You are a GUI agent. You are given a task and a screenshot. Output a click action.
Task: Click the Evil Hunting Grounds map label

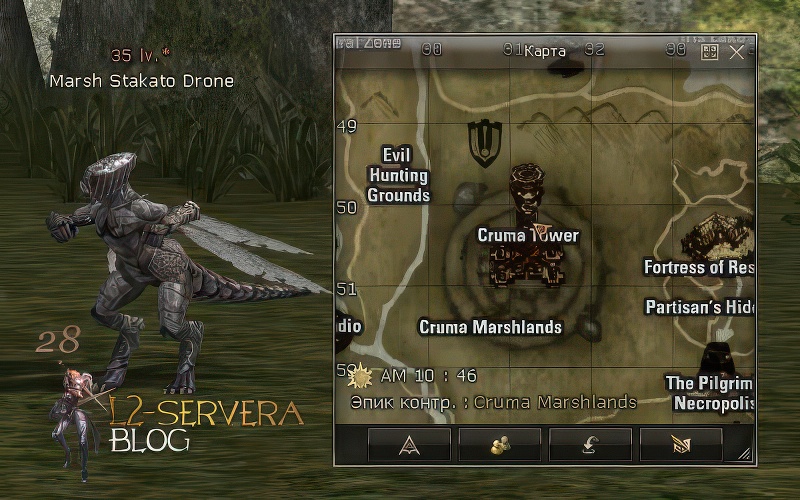(398, 175)
